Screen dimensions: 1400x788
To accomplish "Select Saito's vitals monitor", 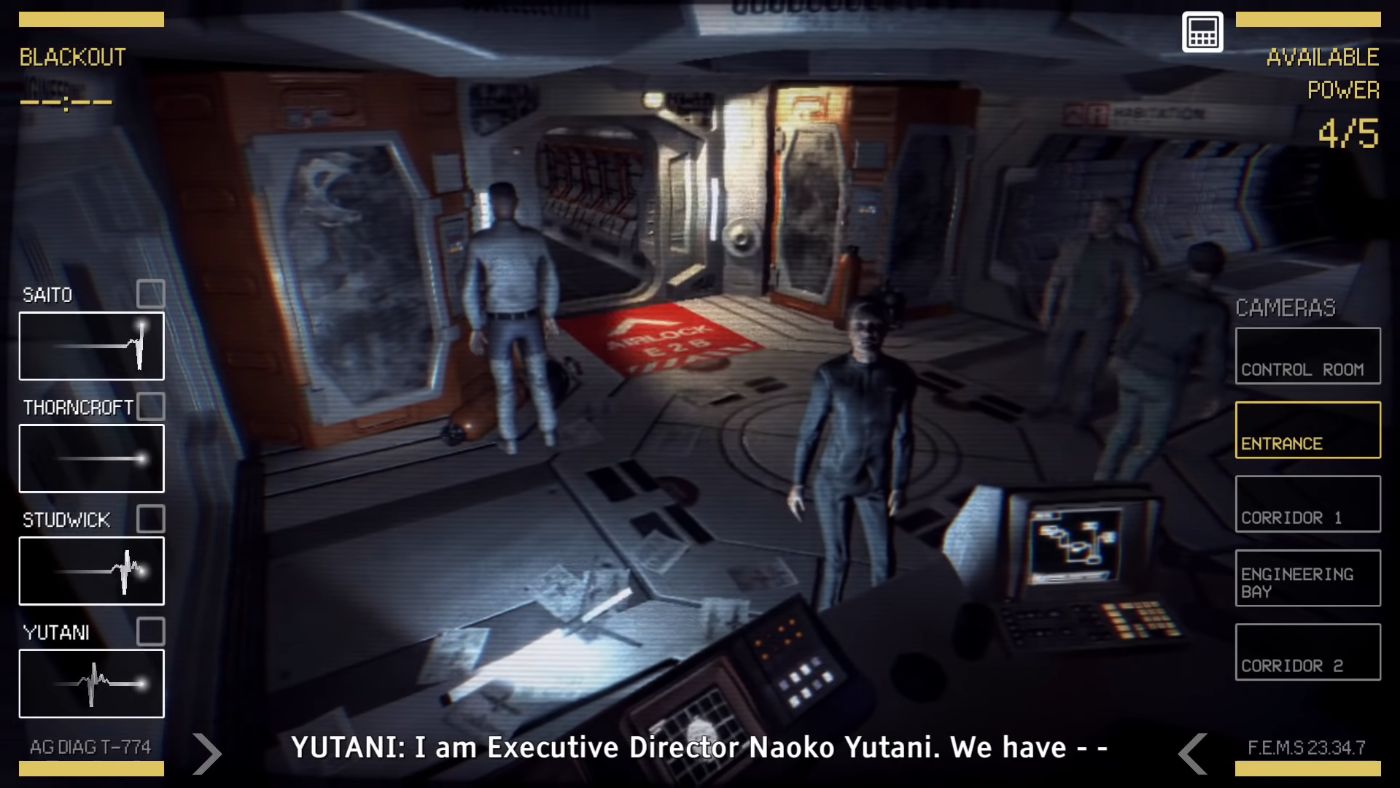I will 91,346.
